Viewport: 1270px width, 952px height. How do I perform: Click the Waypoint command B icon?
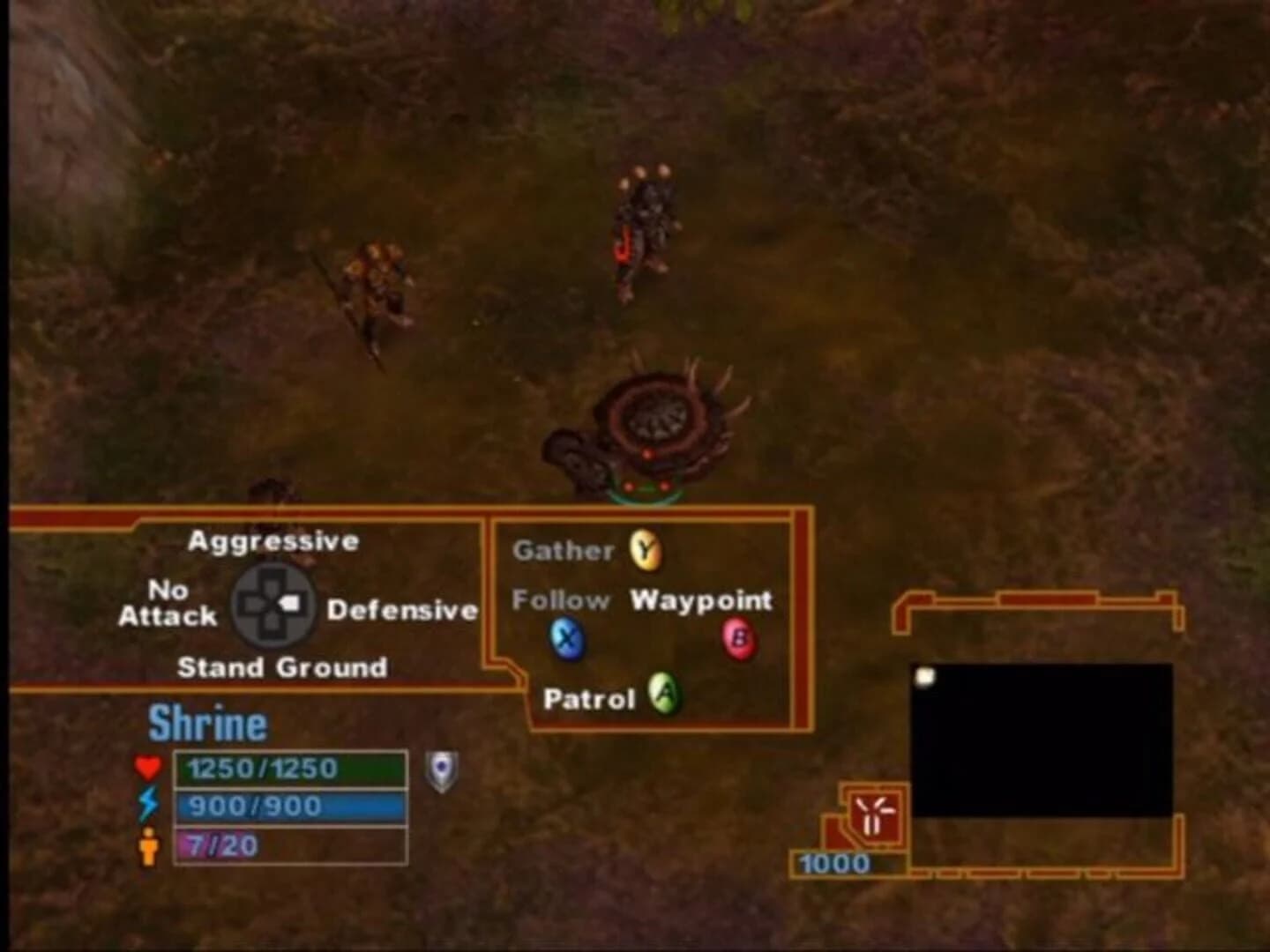[x=741, y=640]
